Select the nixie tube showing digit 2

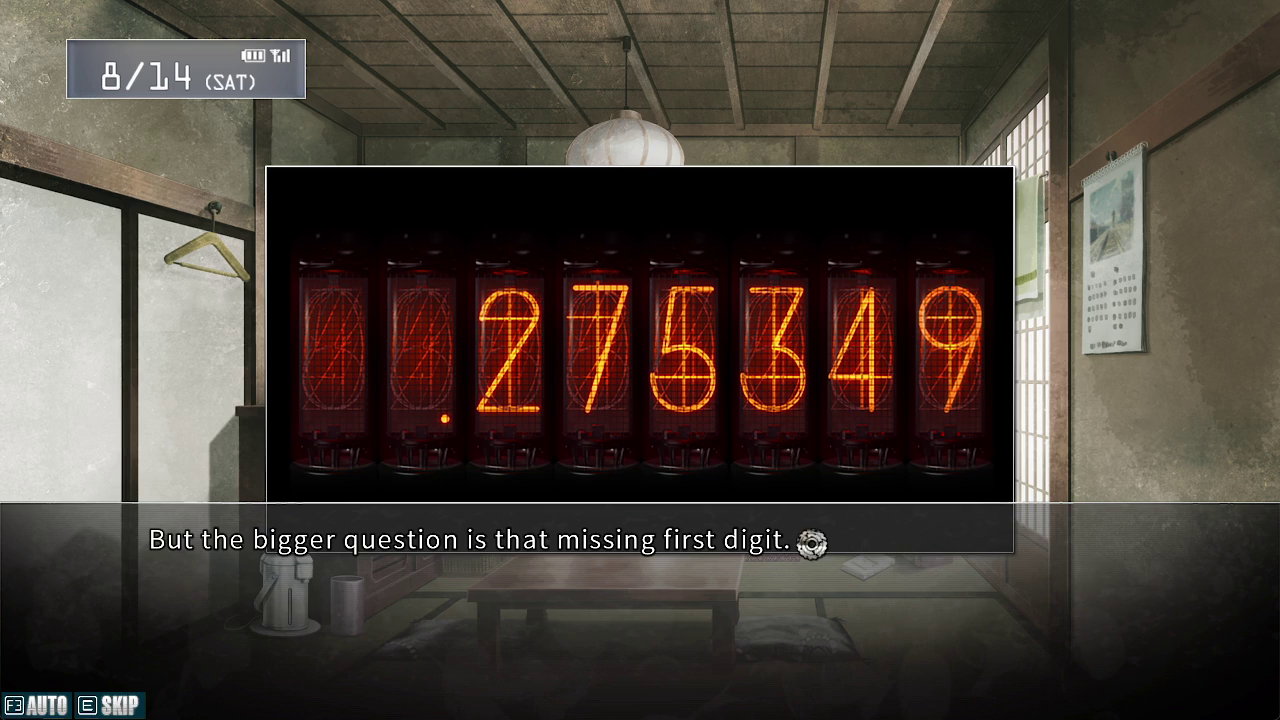click(509, 345)
